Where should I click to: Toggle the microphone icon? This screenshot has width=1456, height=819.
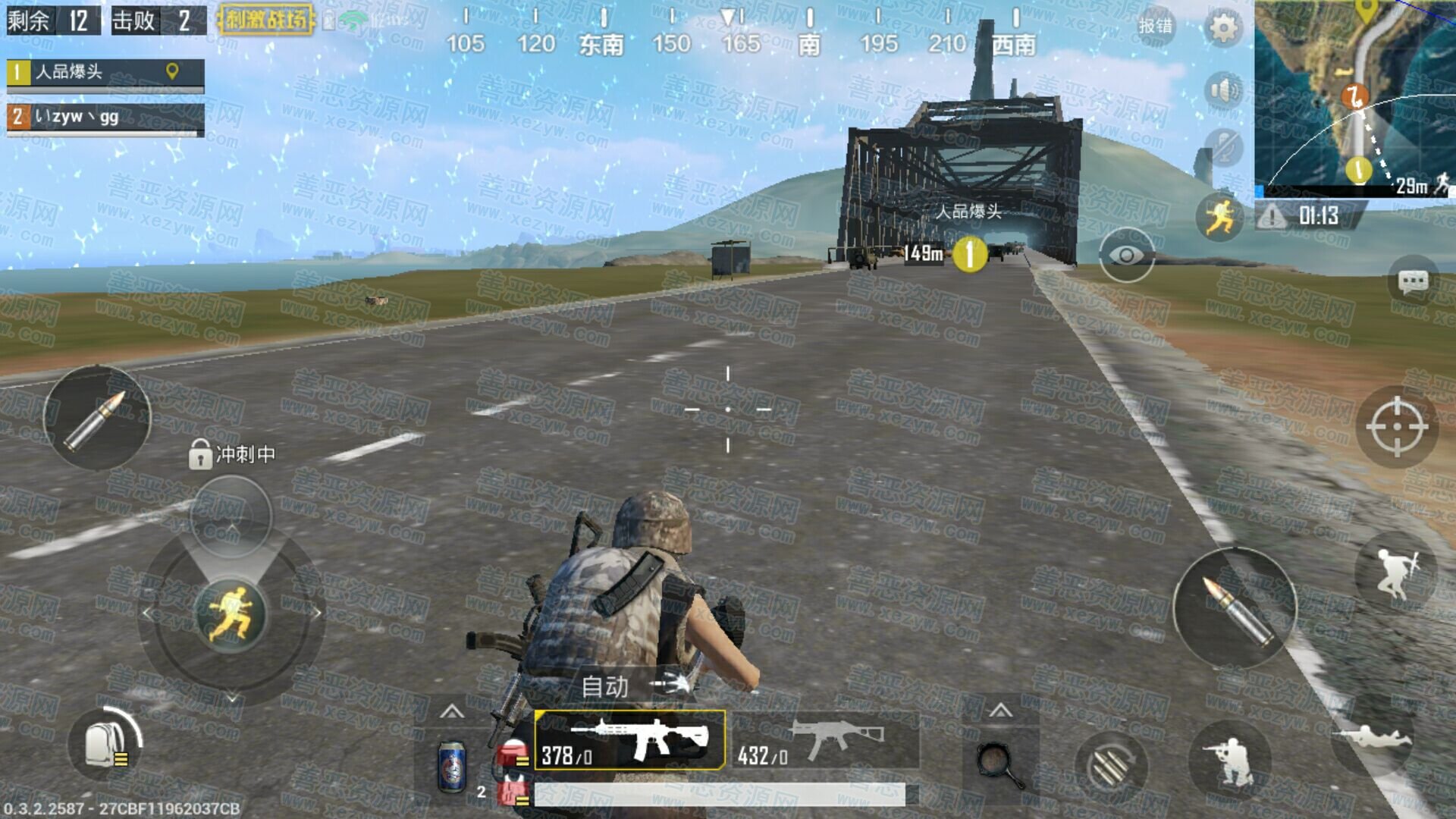(x=1222, y=147)
